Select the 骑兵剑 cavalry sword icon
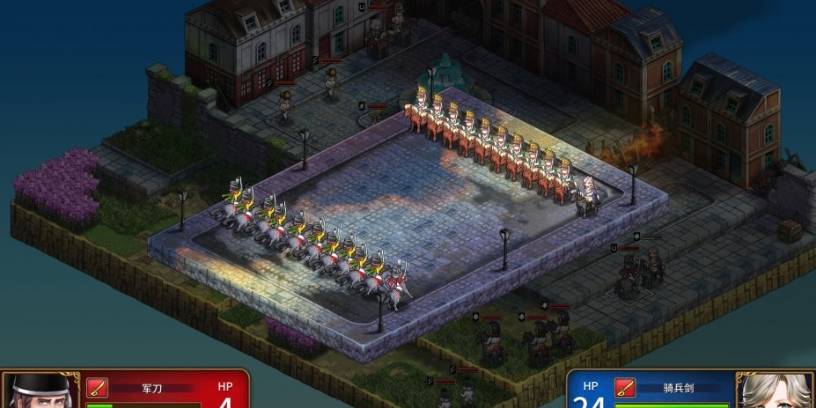The width and height of the screenshot is (816, 408). point(625,387)
